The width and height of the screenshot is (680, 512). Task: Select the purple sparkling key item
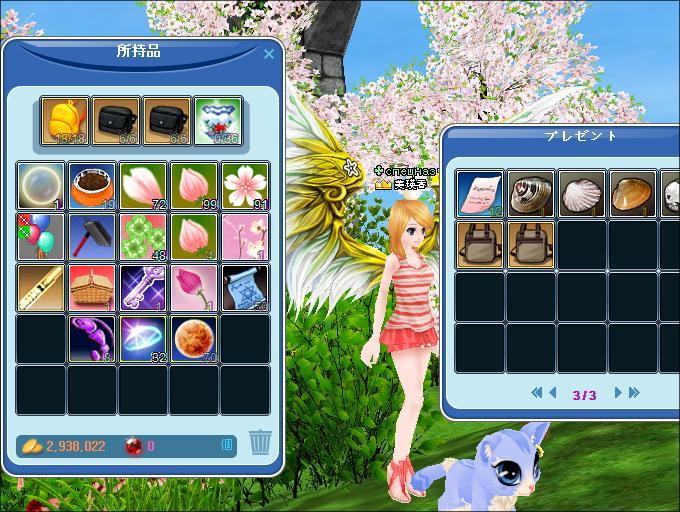(x=144, y=287)
